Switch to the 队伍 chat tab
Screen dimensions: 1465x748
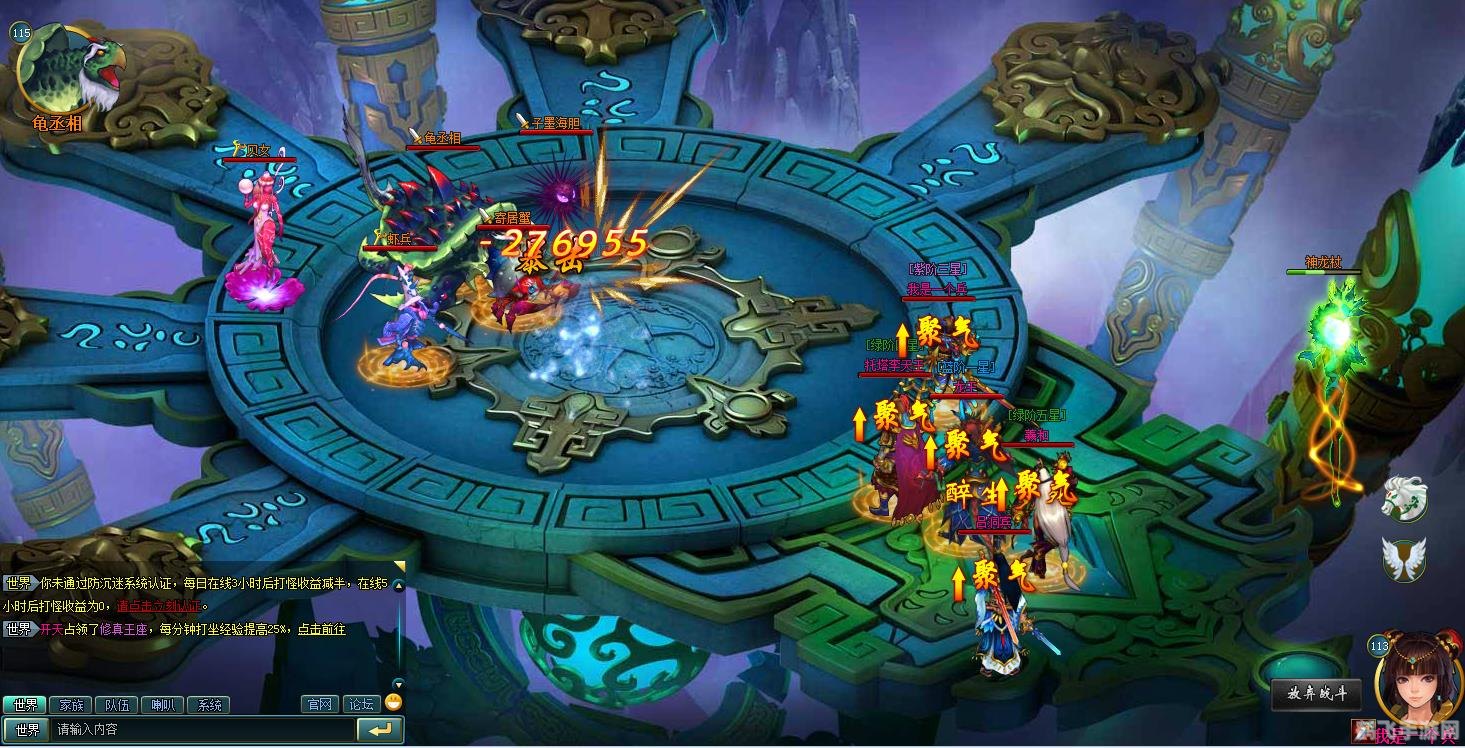click(117, 705)
